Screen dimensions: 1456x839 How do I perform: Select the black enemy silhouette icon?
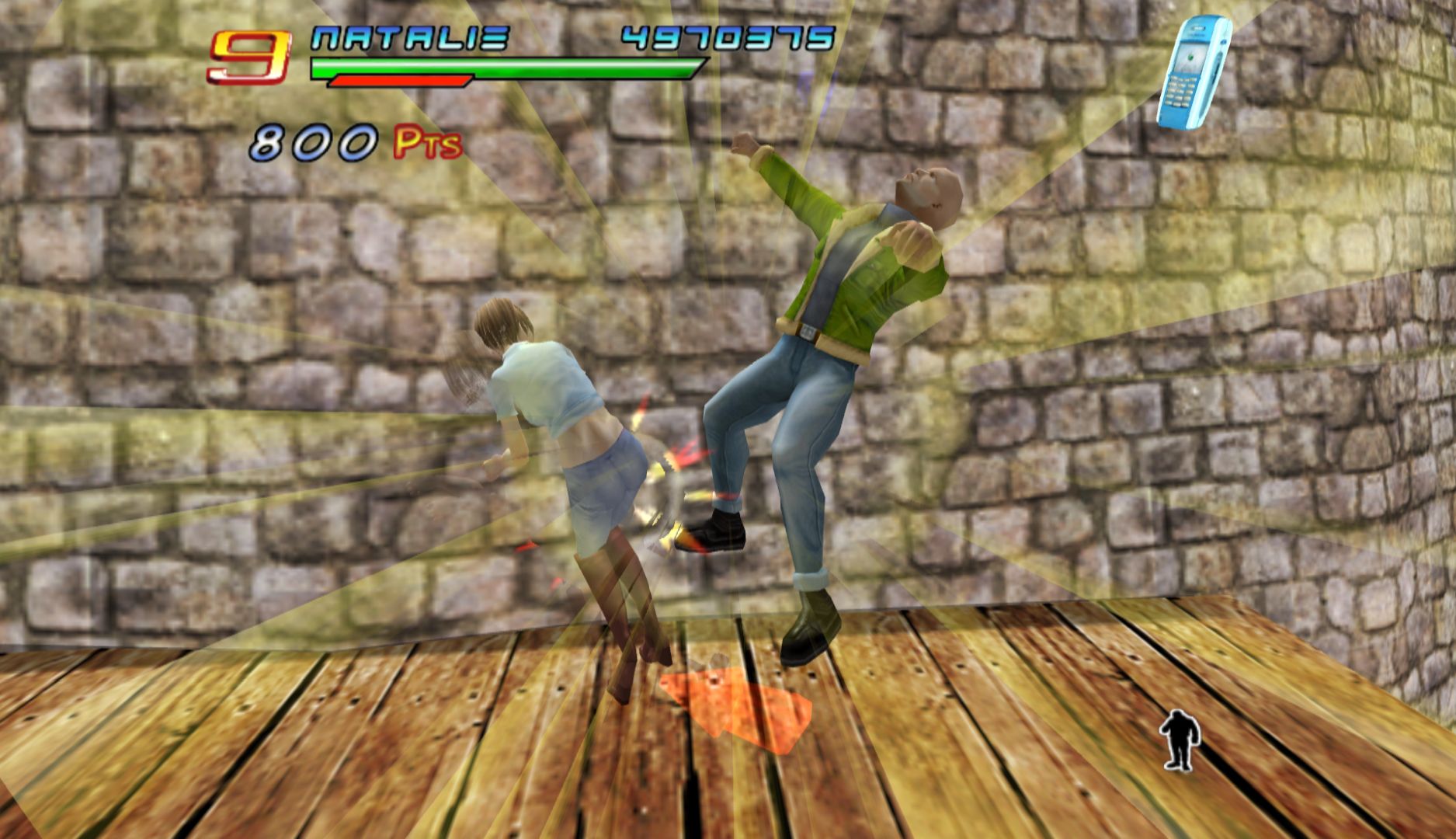[x=1180, y=739]
